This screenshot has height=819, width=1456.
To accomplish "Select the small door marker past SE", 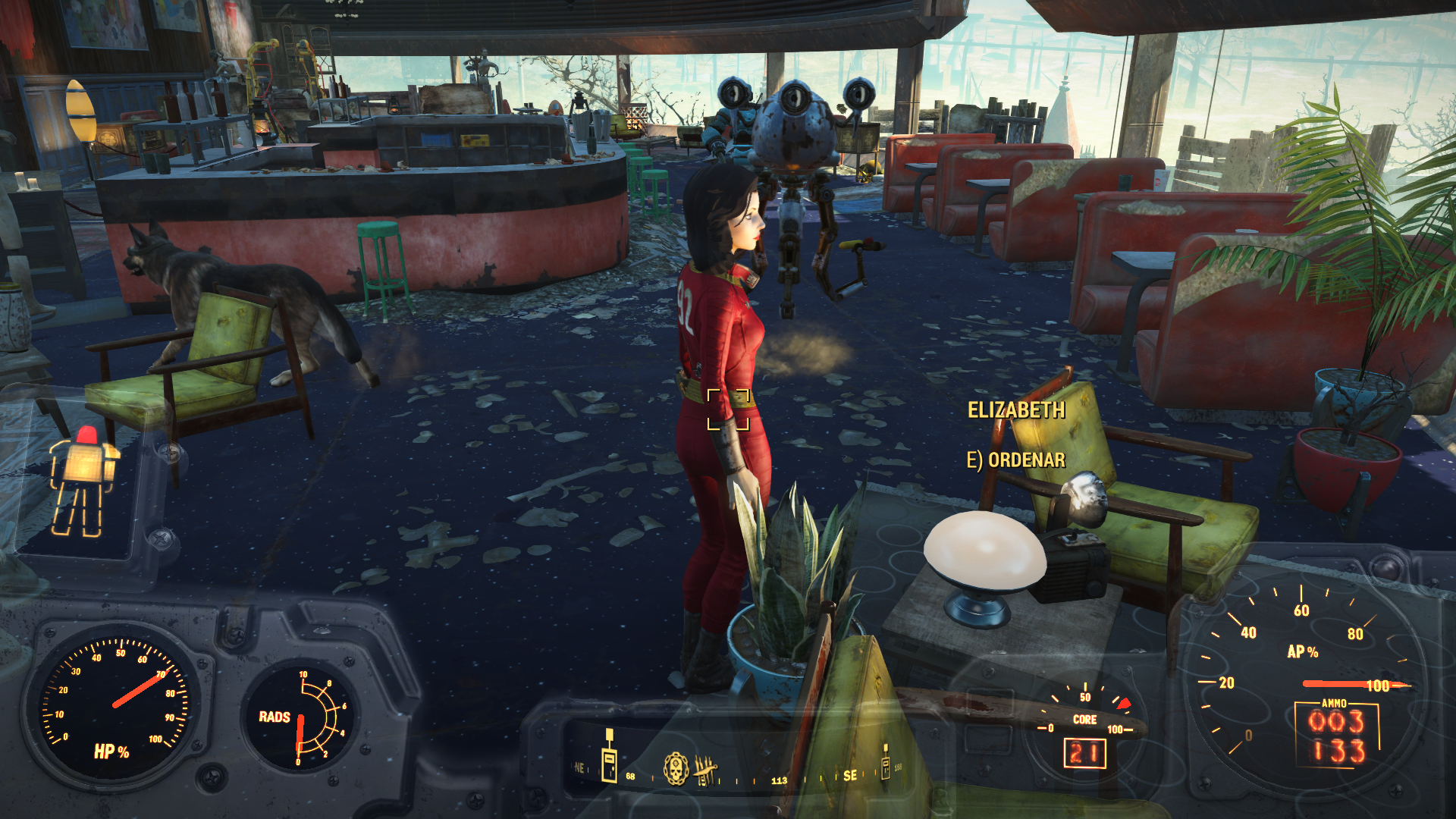I will [x=885, y=763].
